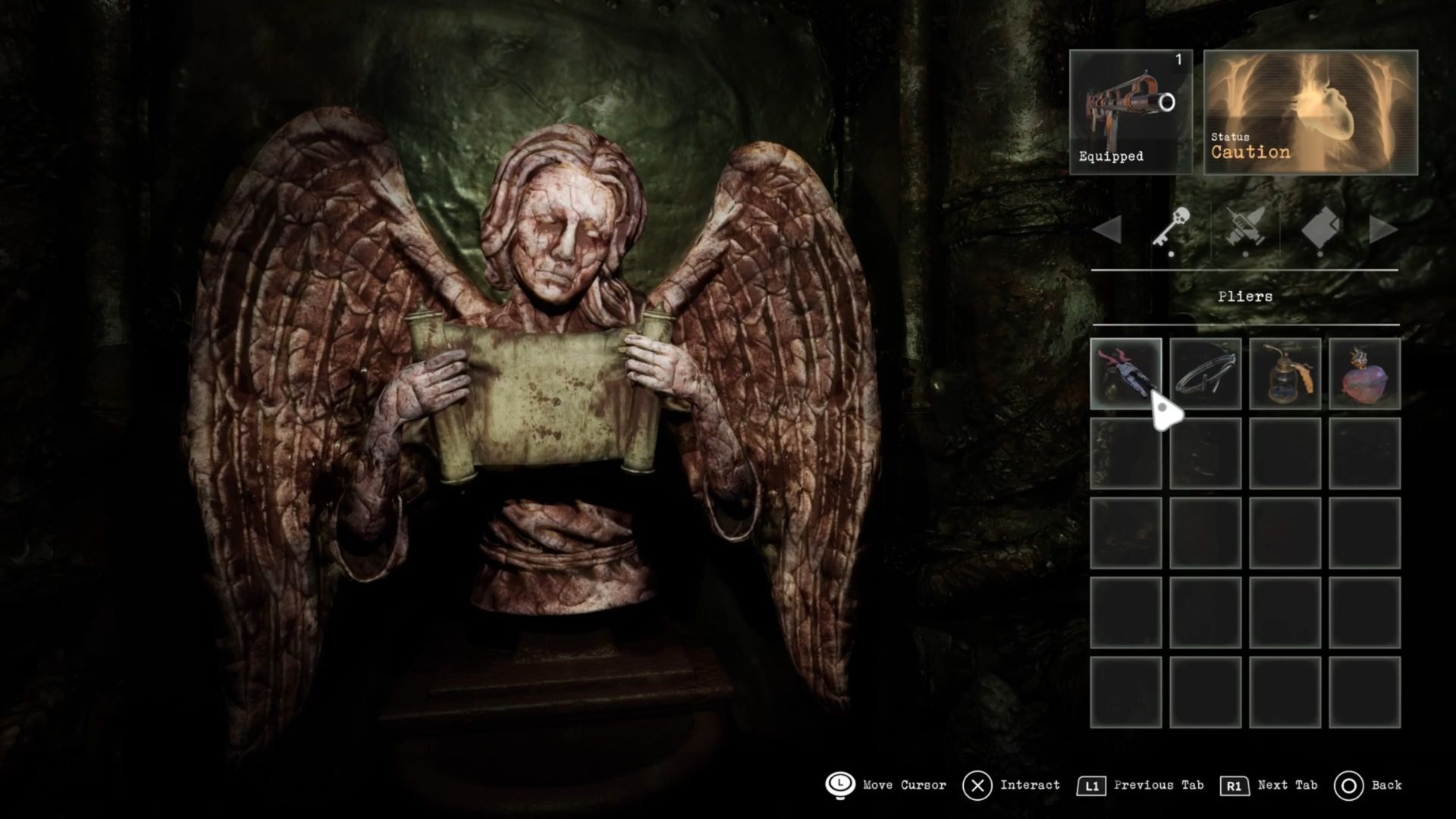Screen dimensions: 1456x819
Task: Pick the oil can sprayer item
Action: (1285, 373)
